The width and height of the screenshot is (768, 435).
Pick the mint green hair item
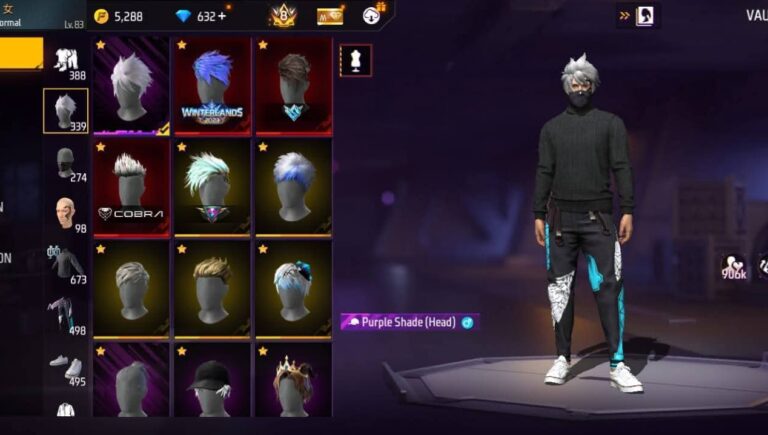coord(212,185)
